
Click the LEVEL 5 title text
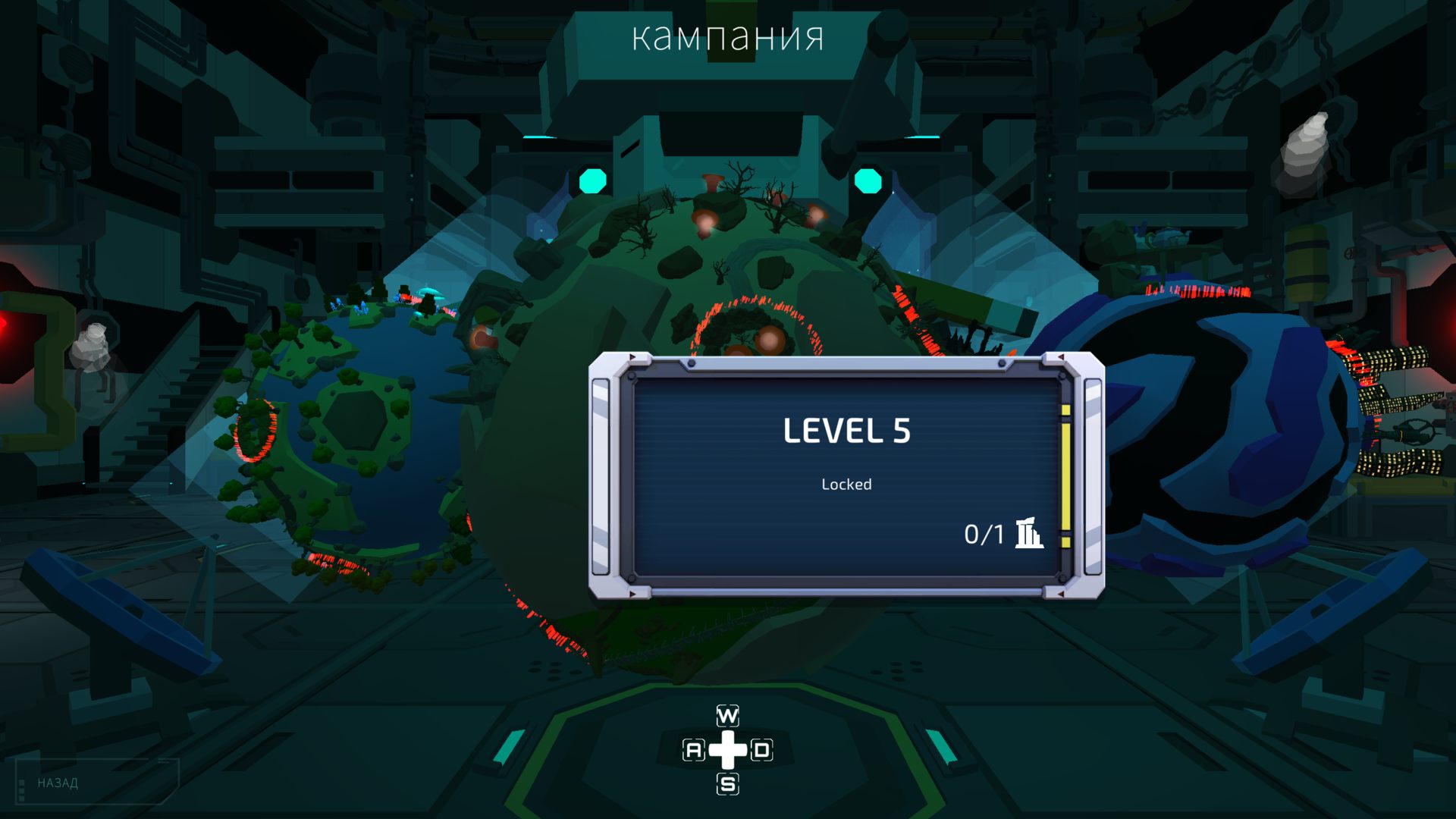coord(848,431)
